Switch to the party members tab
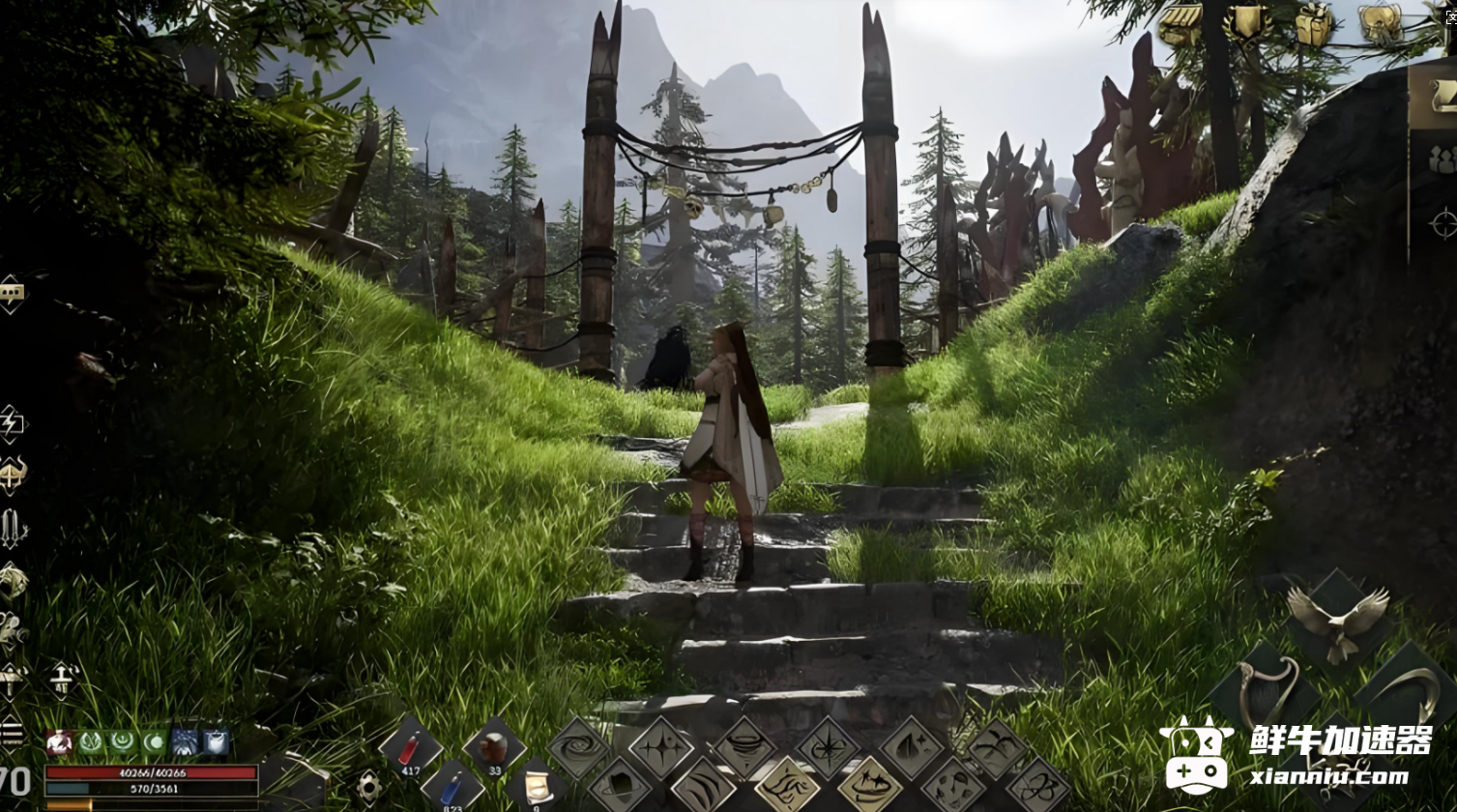 1441,159
